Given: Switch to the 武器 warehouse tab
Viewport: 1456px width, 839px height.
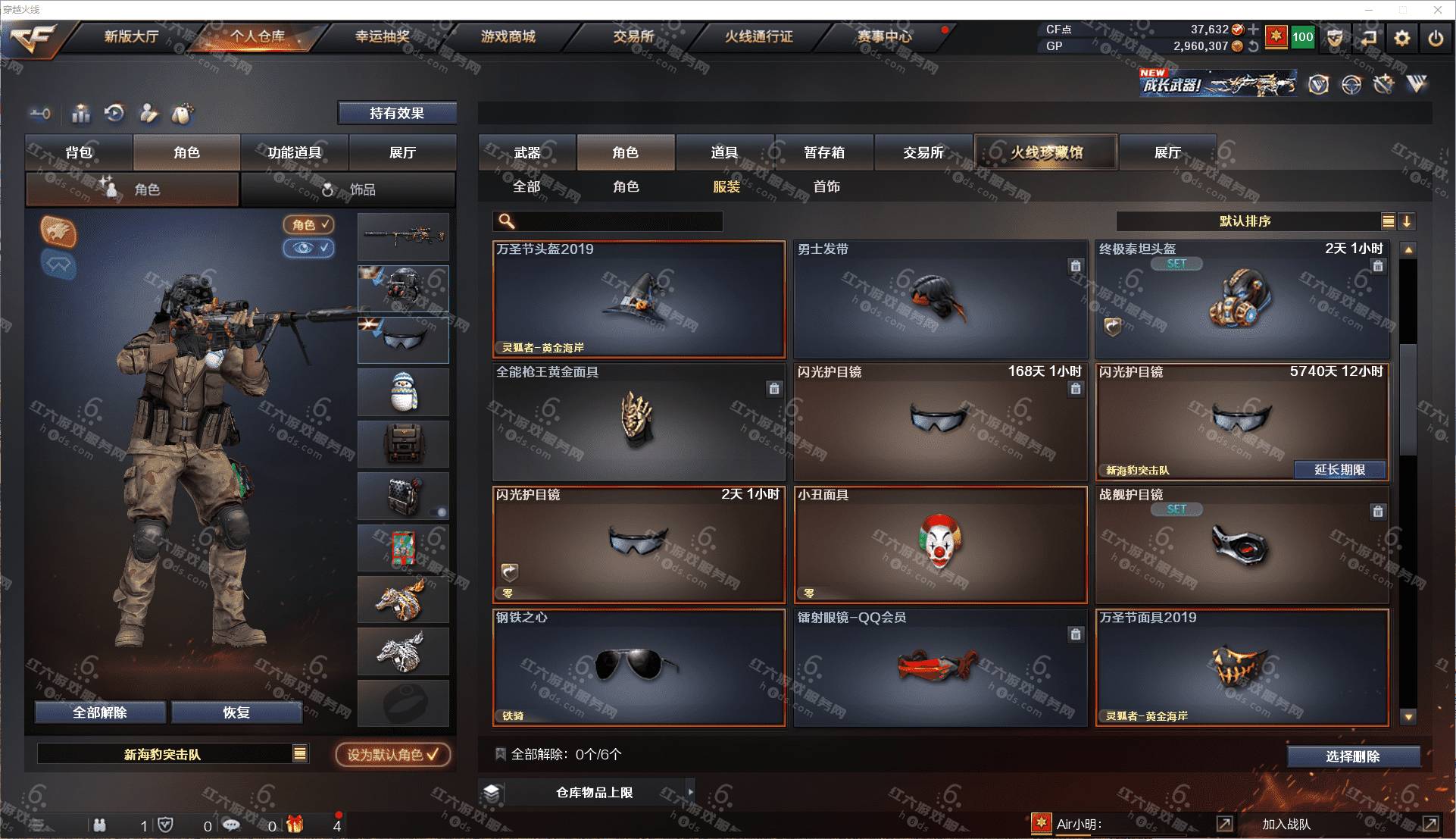Looking at the screenshot, I should click(x=527, y=152).
